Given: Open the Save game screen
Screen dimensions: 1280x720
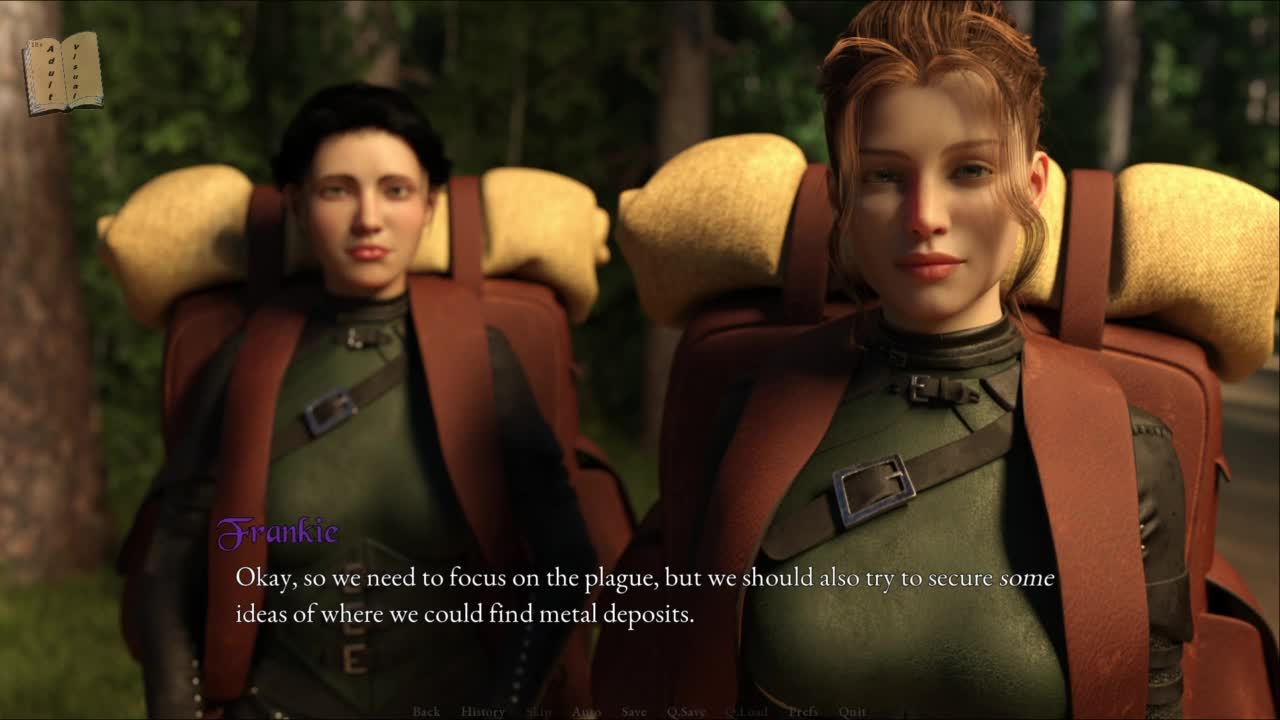Looking at the screenshot, I should pos(634,712).
